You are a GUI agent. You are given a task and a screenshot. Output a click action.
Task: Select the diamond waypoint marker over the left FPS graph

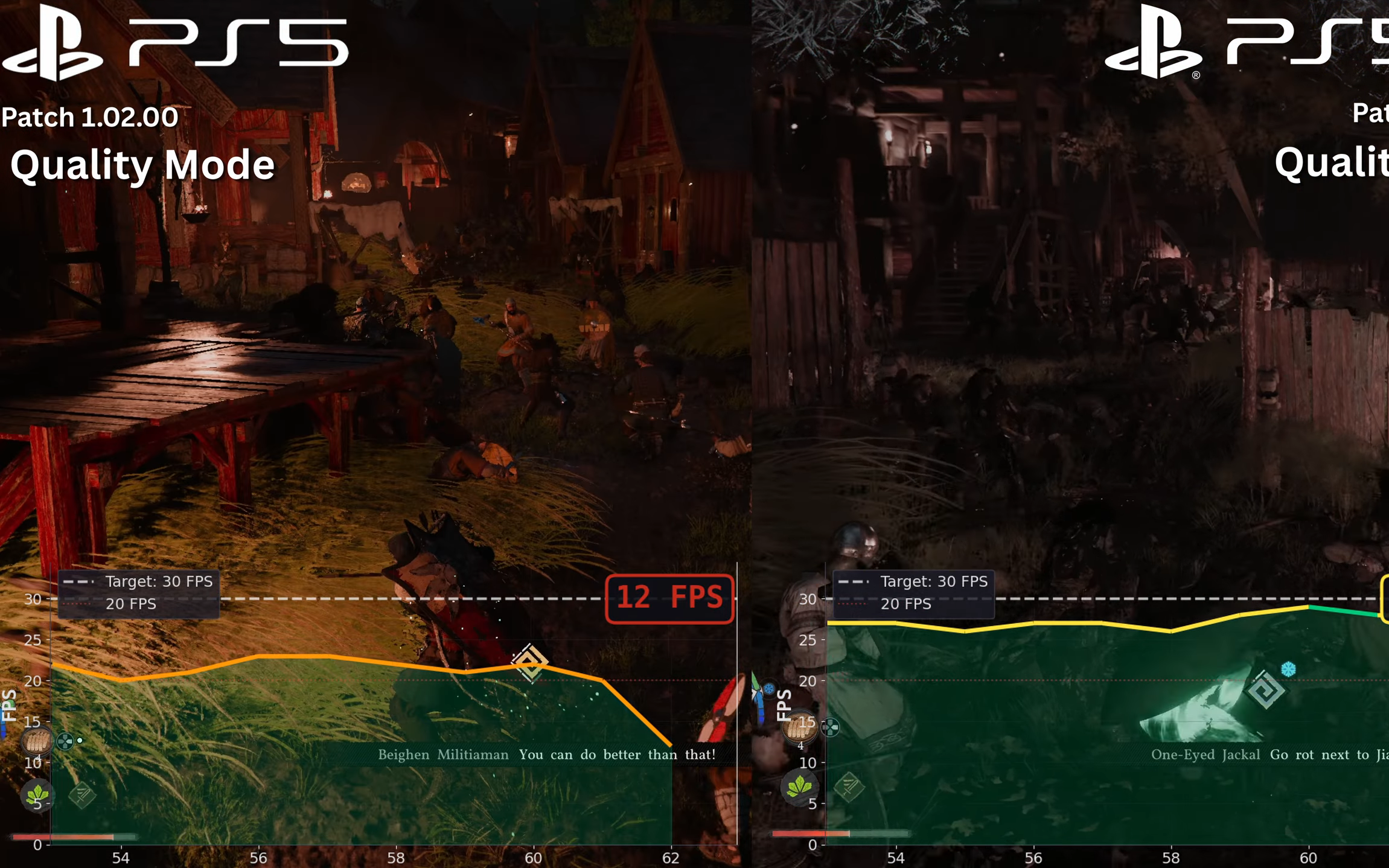pyautogui.click(x=531, y=664)
